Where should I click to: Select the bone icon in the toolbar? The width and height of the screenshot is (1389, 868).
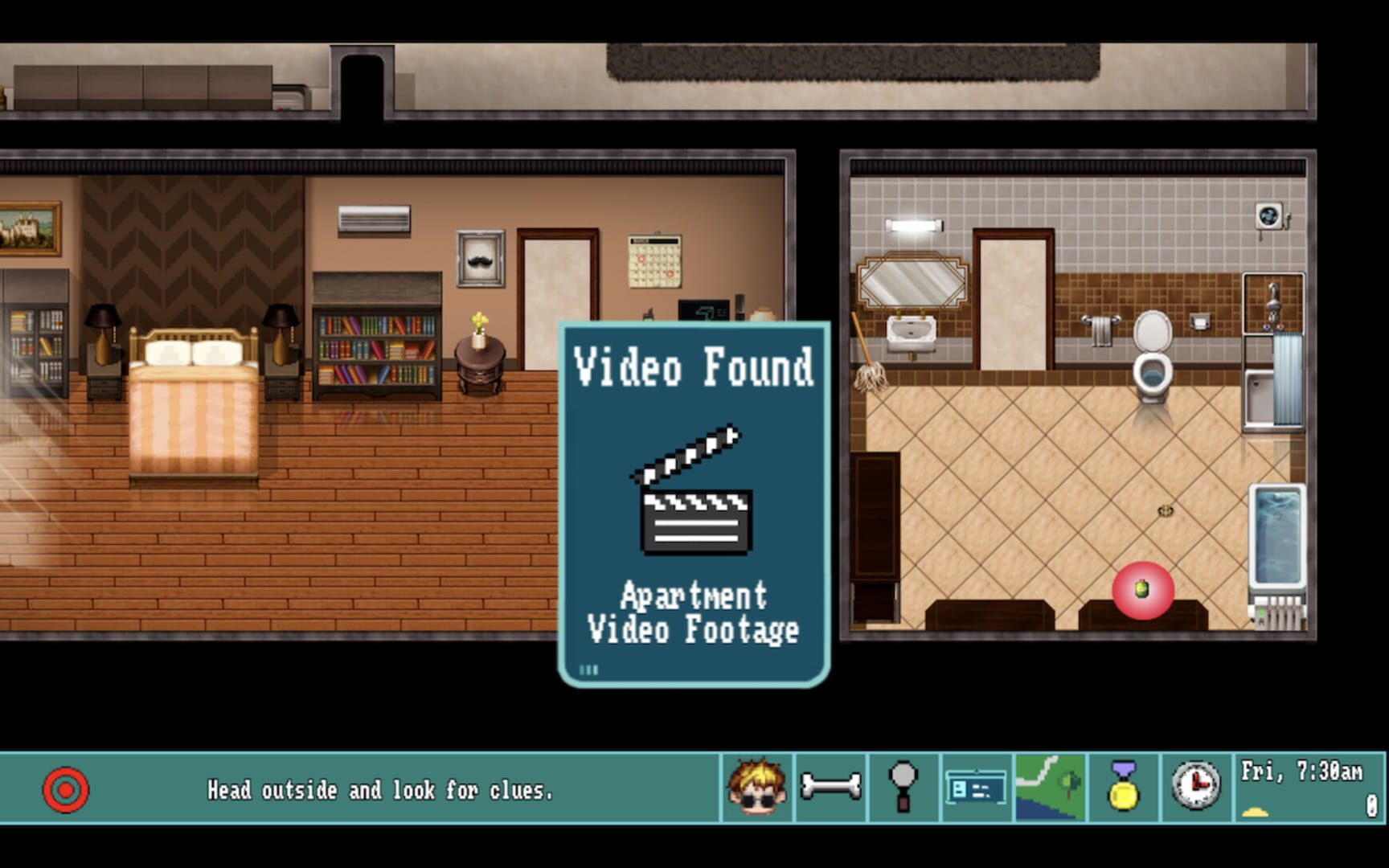(x=830, y=788)
